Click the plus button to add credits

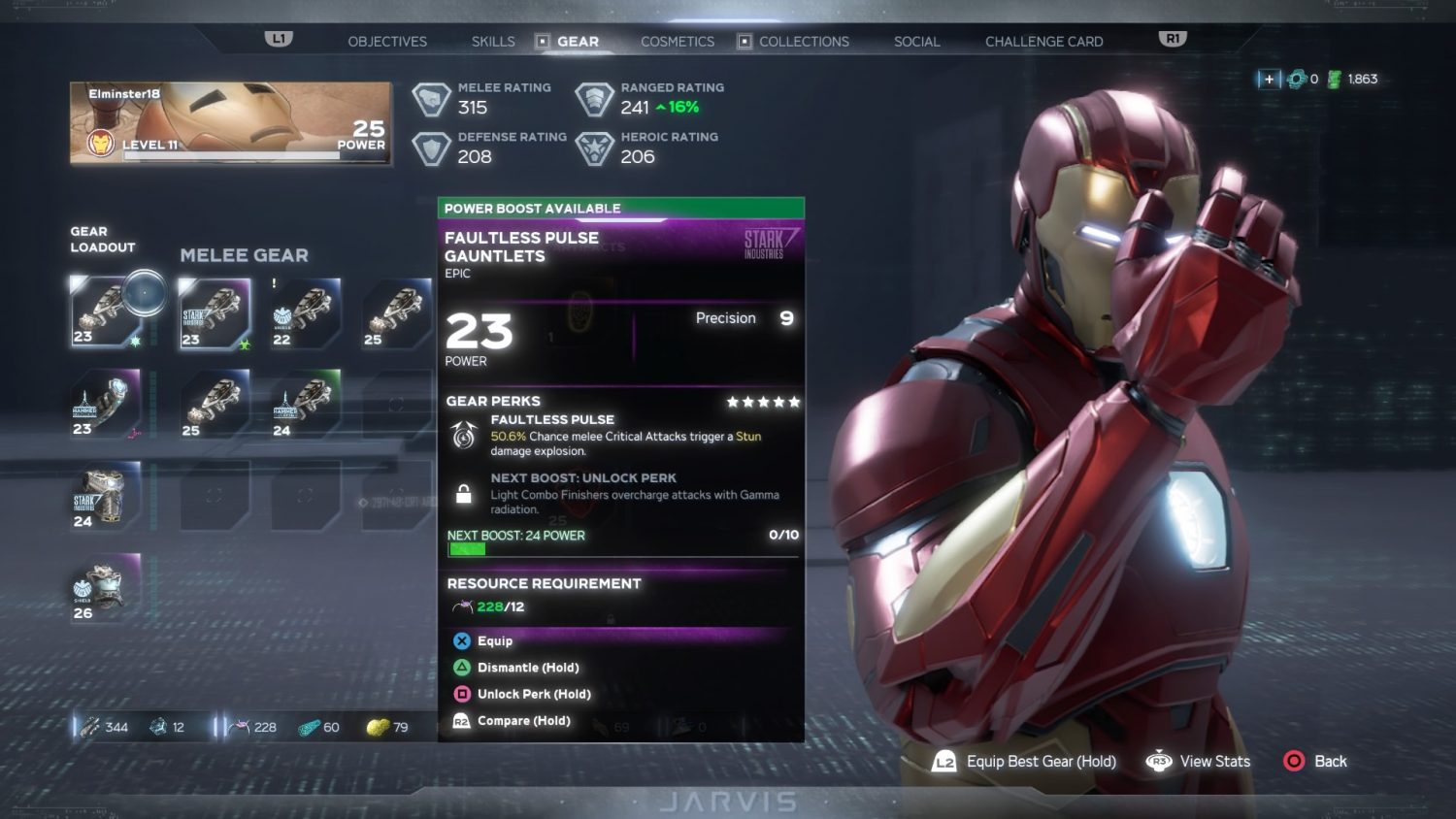coord(1269,80)
